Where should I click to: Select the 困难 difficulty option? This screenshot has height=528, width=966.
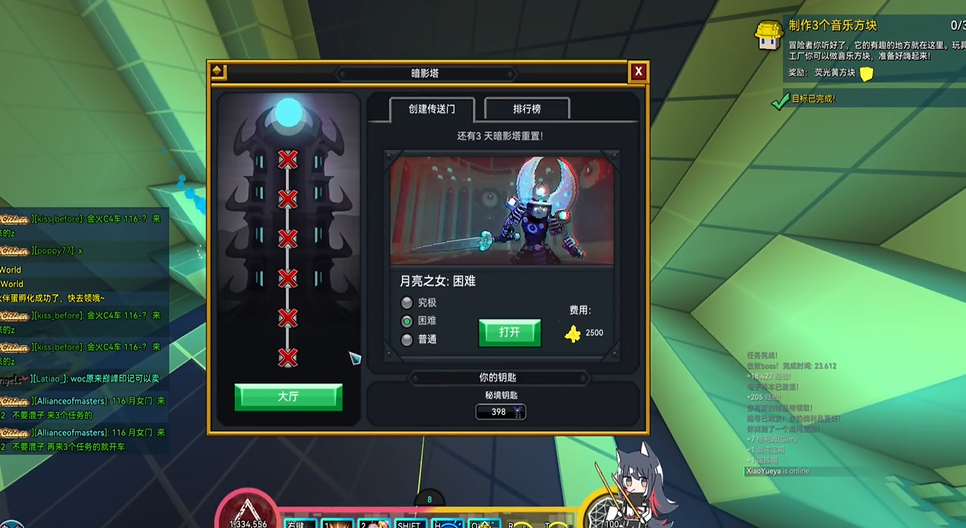point(407,322)
